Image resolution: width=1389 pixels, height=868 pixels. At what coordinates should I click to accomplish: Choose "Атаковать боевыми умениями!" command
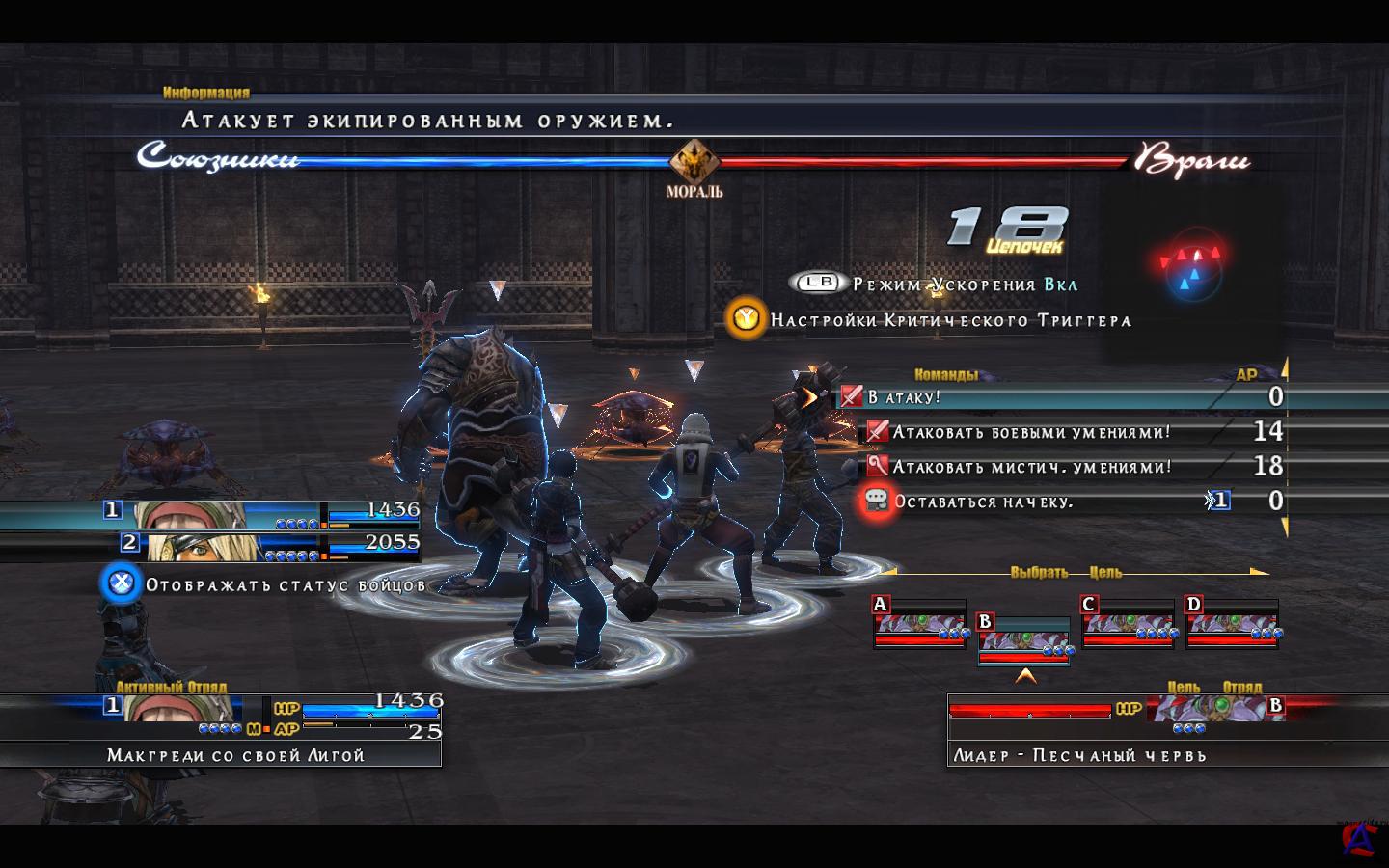coord(1031,432)
